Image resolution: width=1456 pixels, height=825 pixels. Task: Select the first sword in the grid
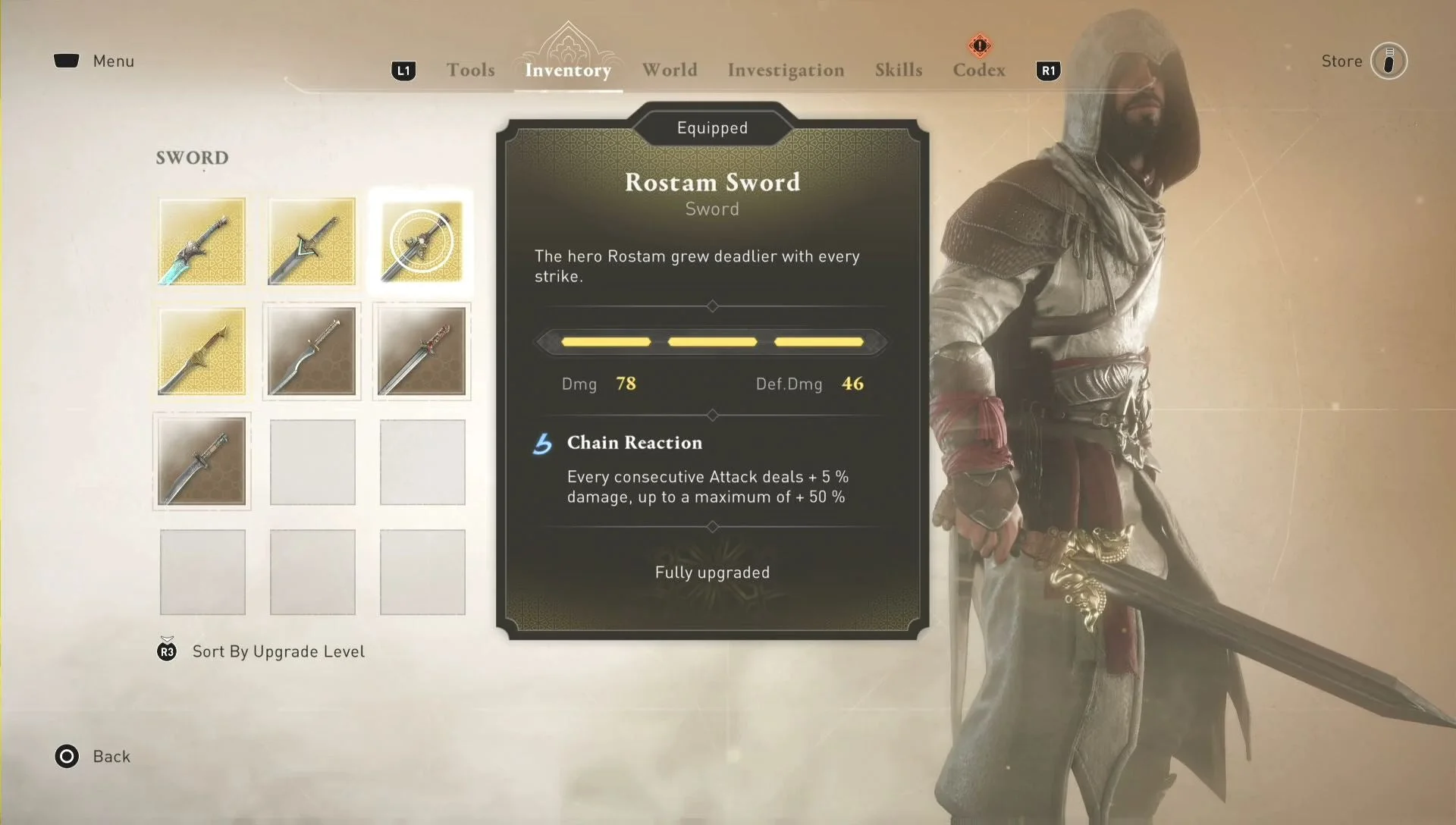click(202, 242)
